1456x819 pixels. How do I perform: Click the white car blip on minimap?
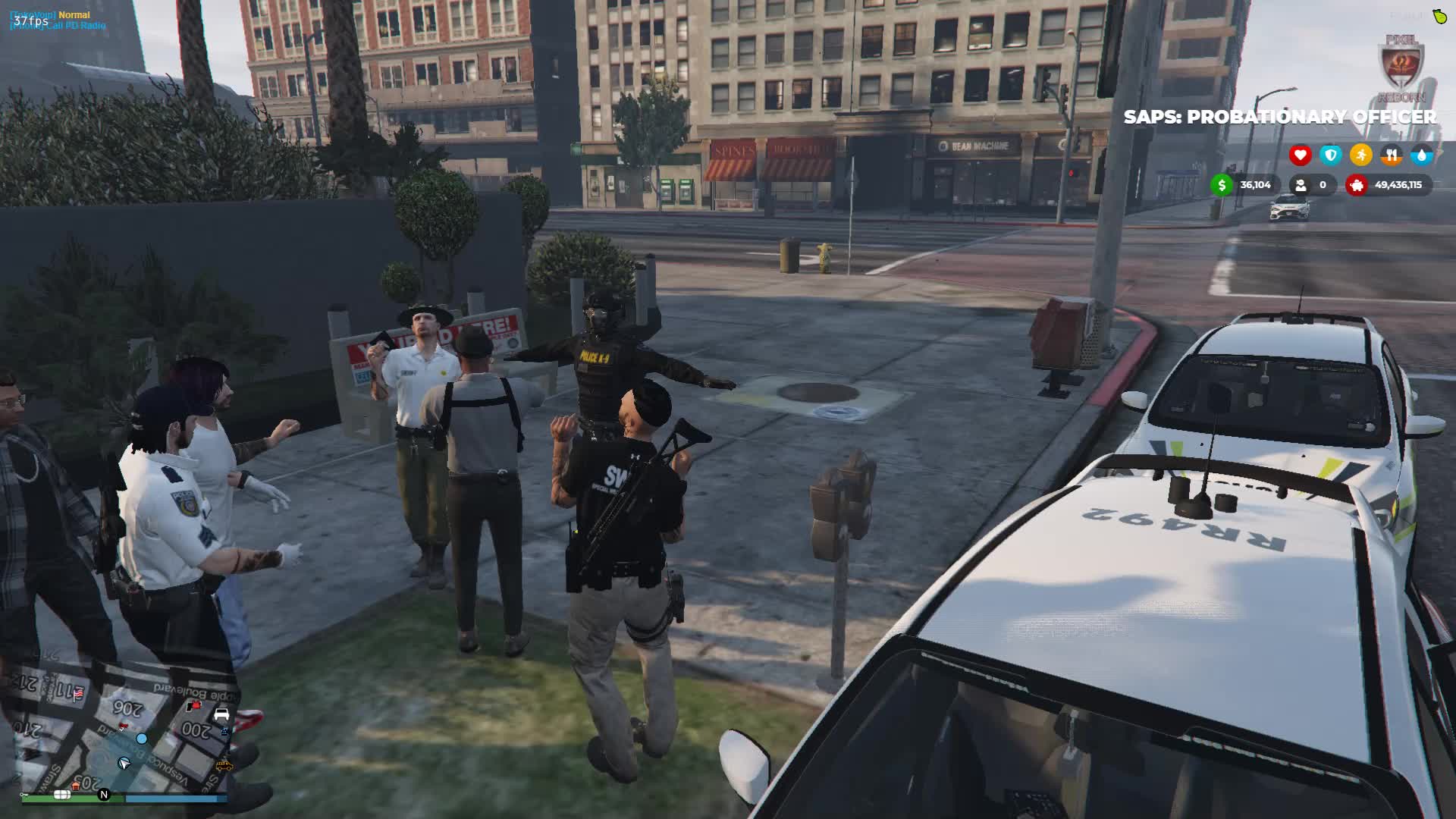[221, 714]
